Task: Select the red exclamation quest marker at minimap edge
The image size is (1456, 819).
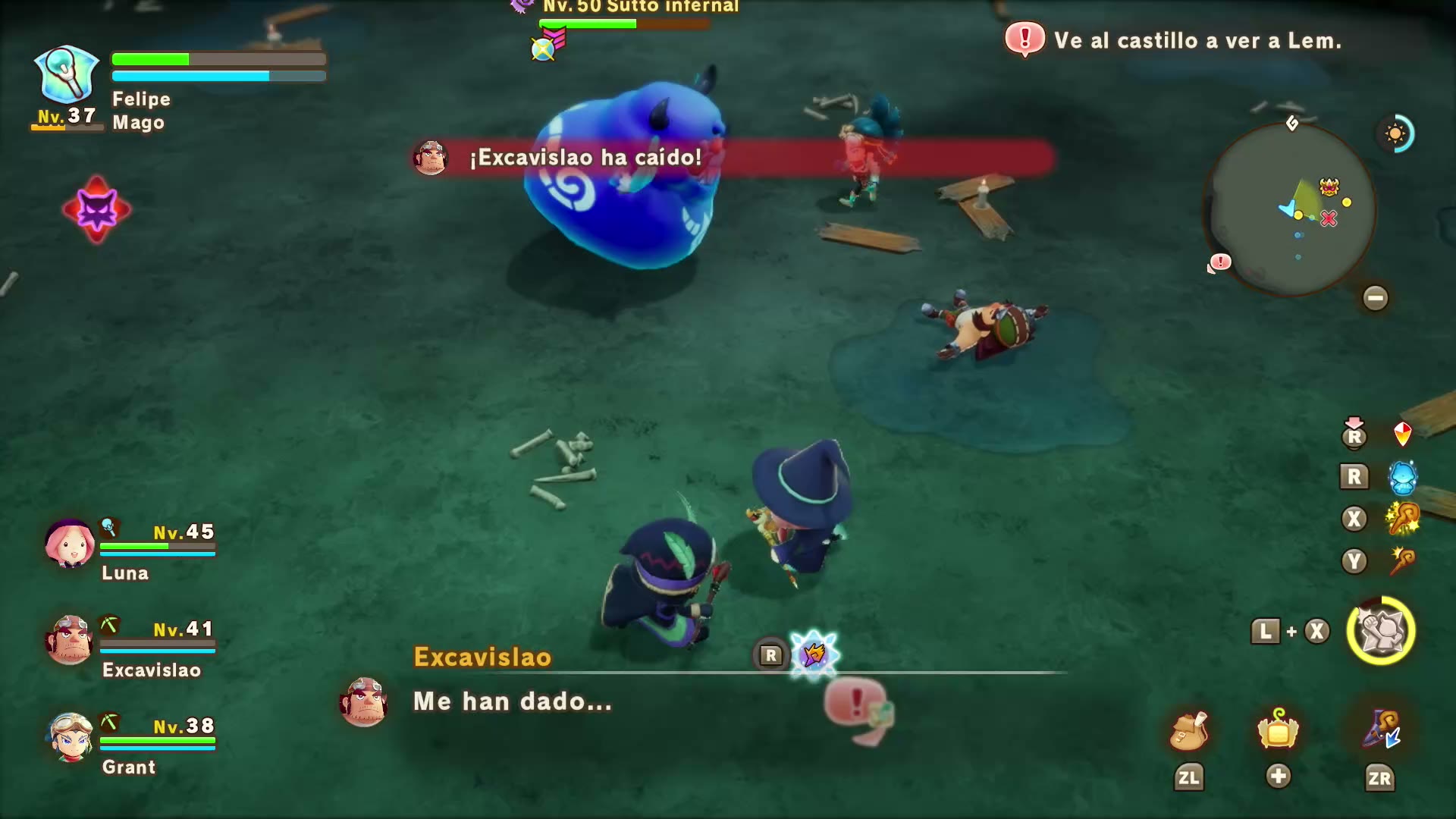Action: coord(1220,262)
